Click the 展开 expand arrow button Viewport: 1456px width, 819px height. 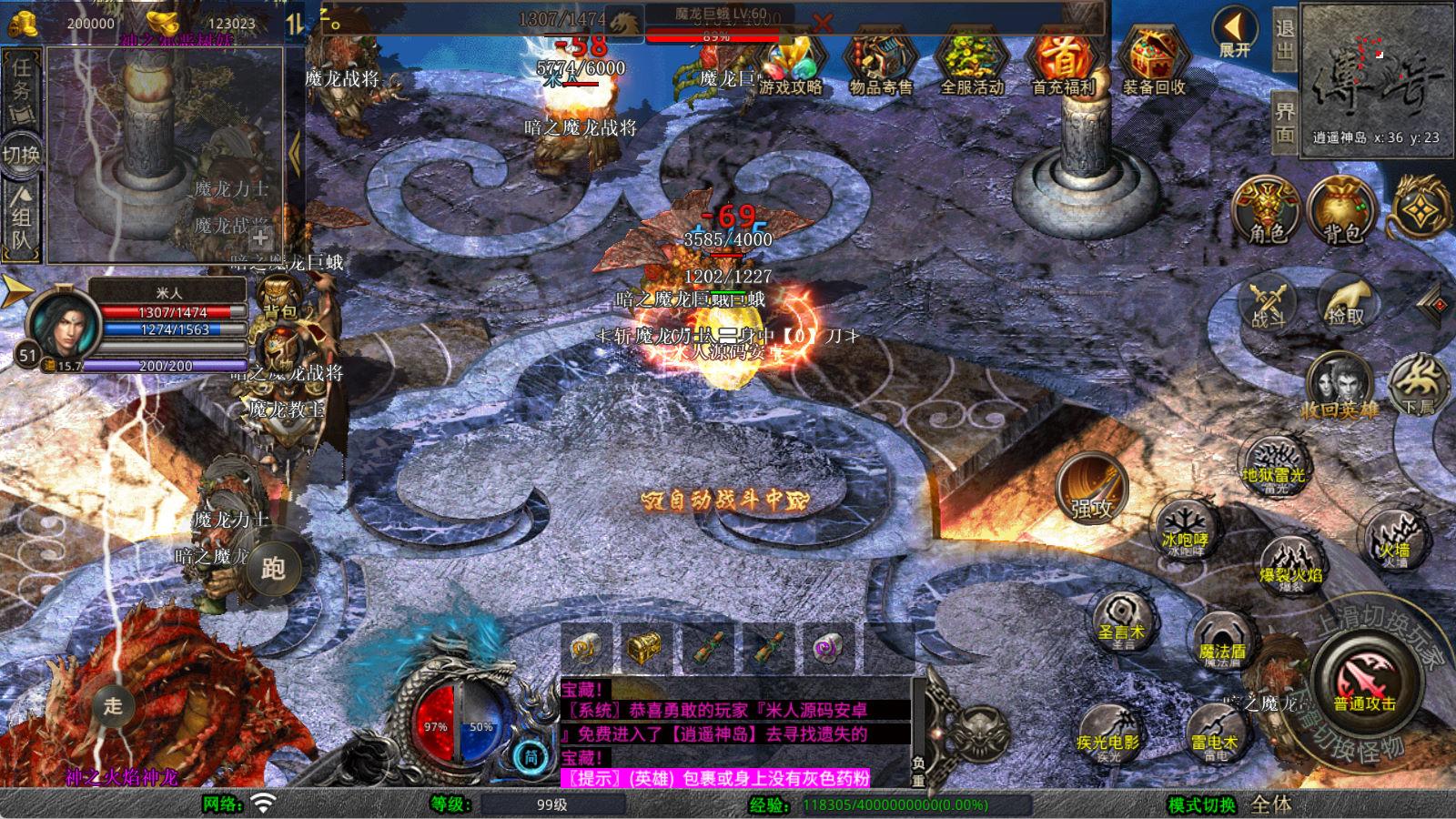(x=1235, y=34)
